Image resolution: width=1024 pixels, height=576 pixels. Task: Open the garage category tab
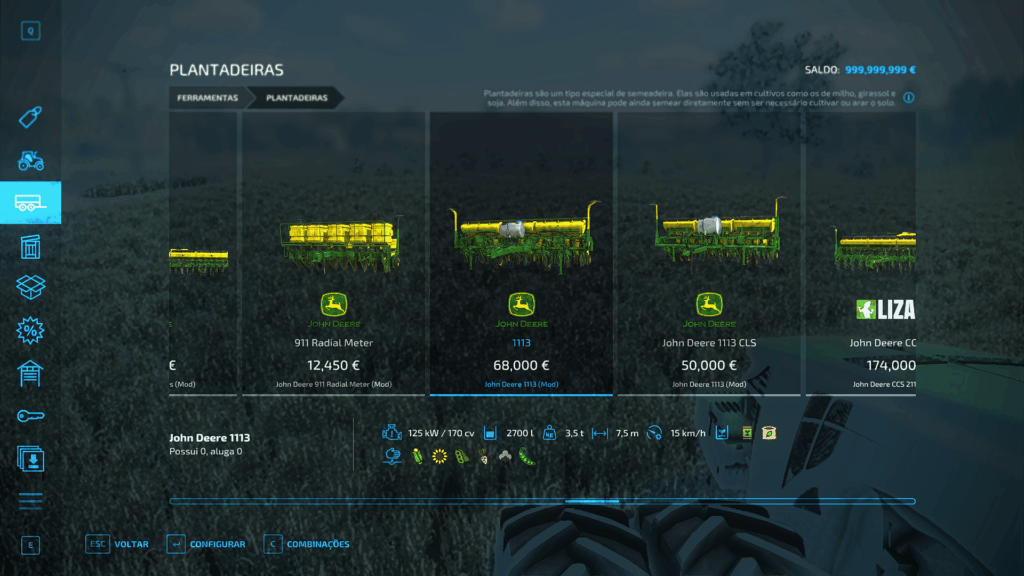click(30, 373)
